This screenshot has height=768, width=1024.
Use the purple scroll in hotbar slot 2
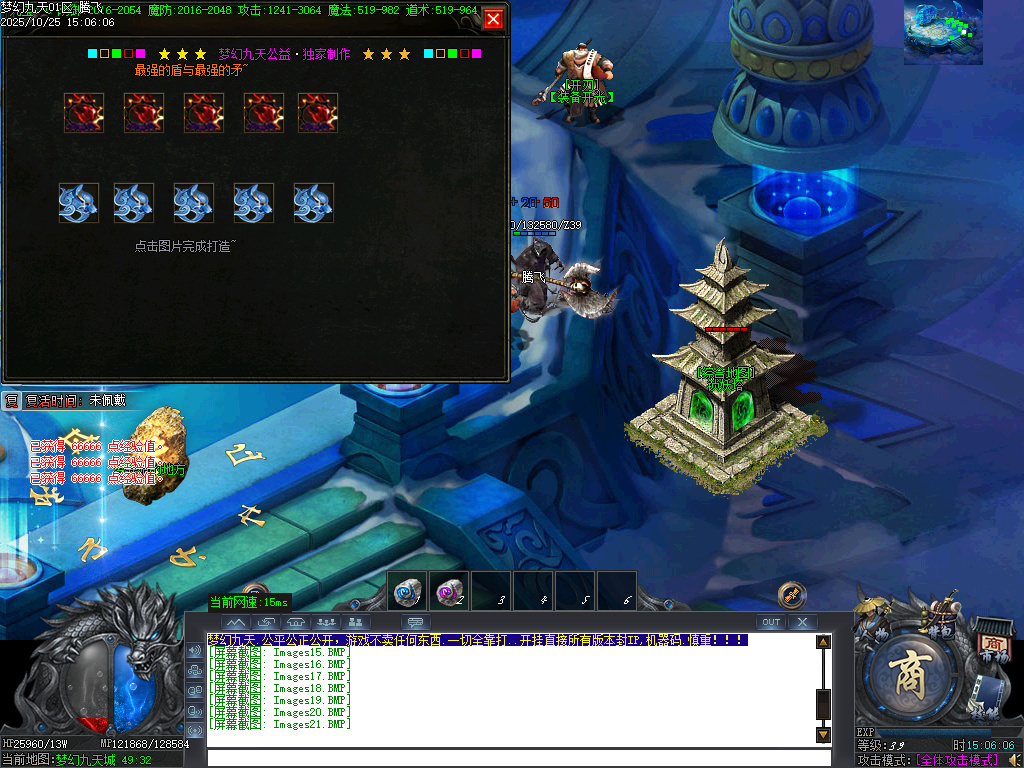tap(449, 593)
